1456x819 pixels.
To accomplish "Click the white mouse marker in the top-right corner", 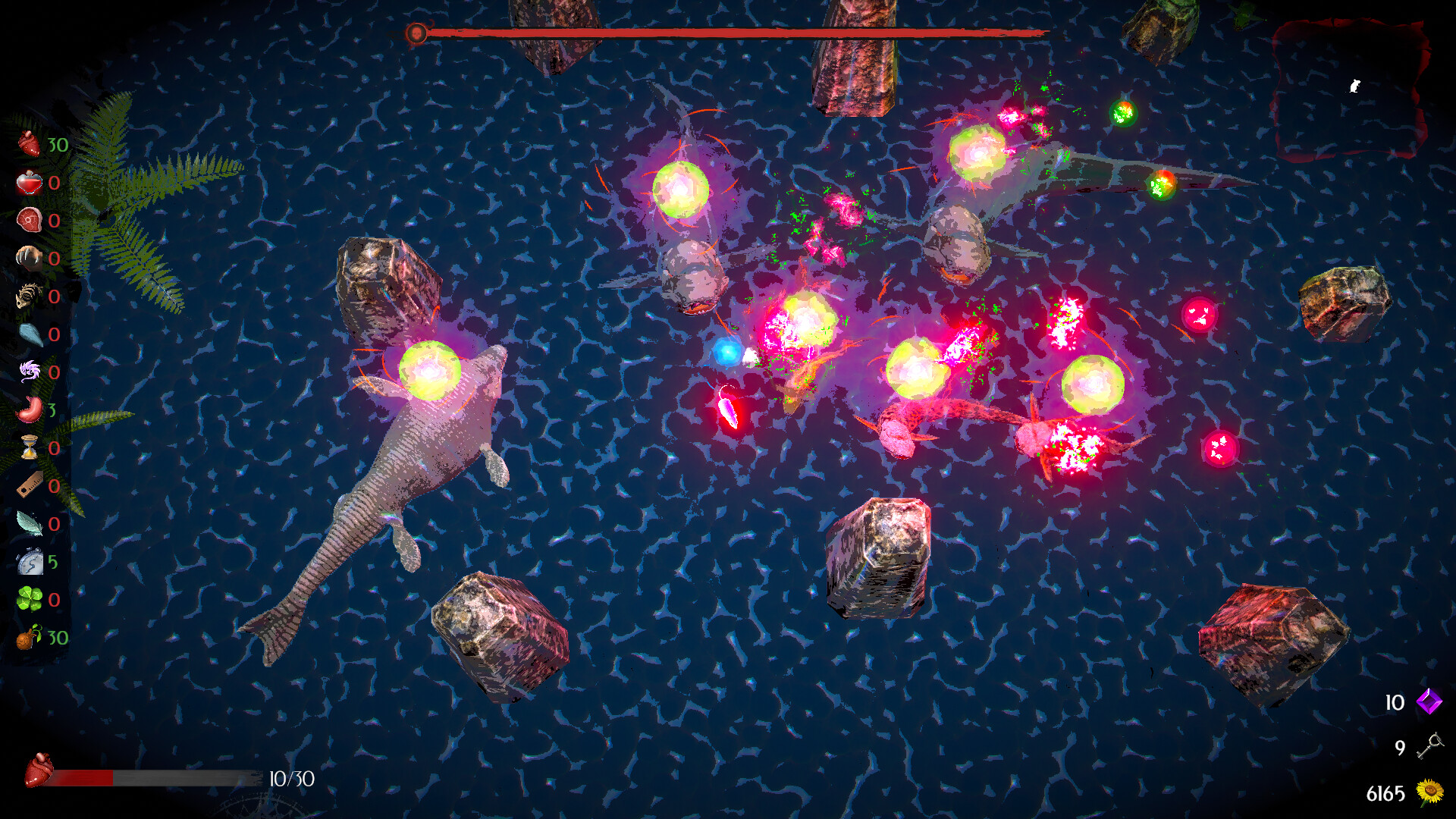I will (x=1354, y=86).
